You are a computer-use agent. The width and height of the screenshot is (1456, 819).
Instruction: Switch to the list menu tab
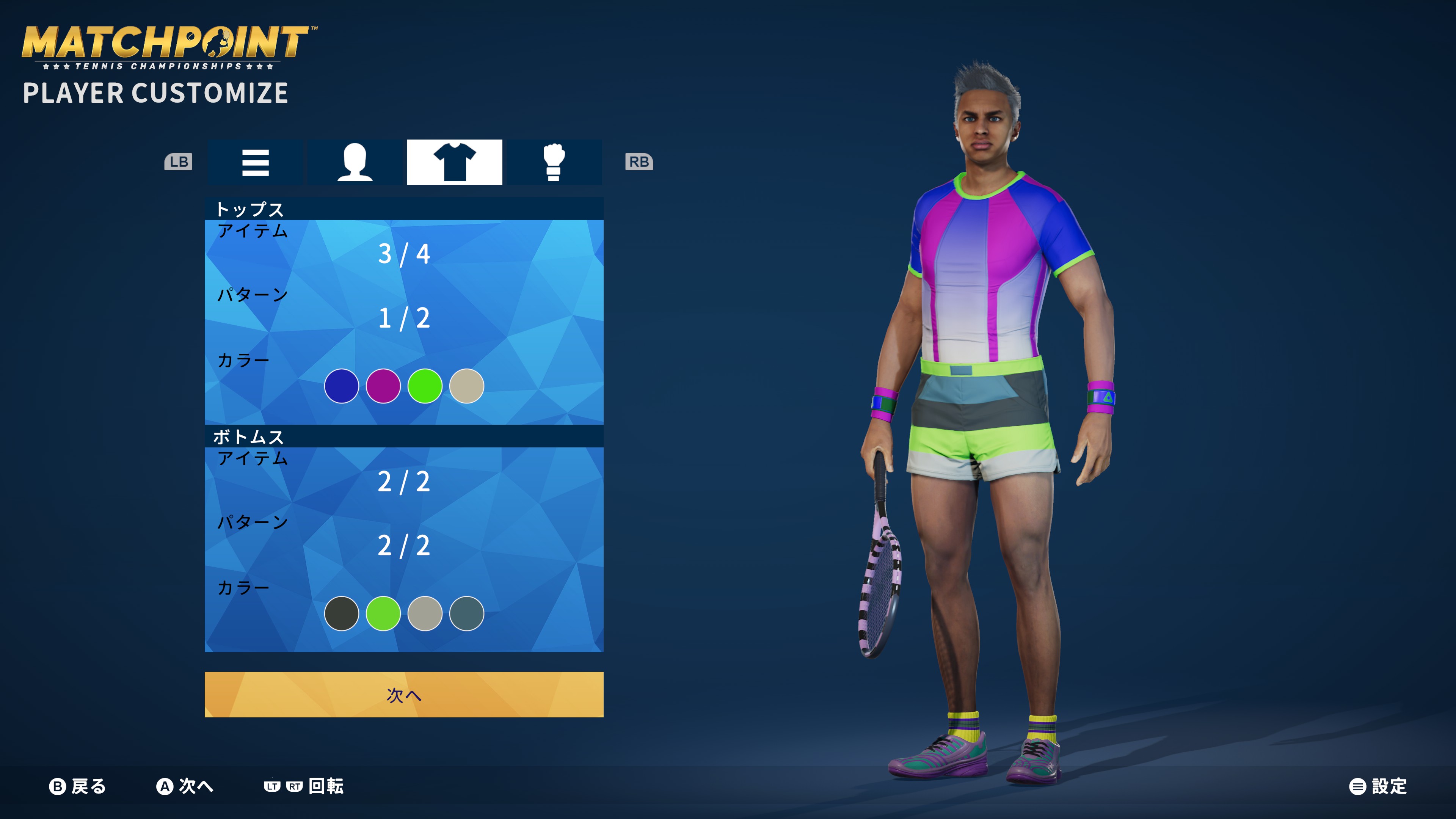pyautogui.click(x=255, y=162)
